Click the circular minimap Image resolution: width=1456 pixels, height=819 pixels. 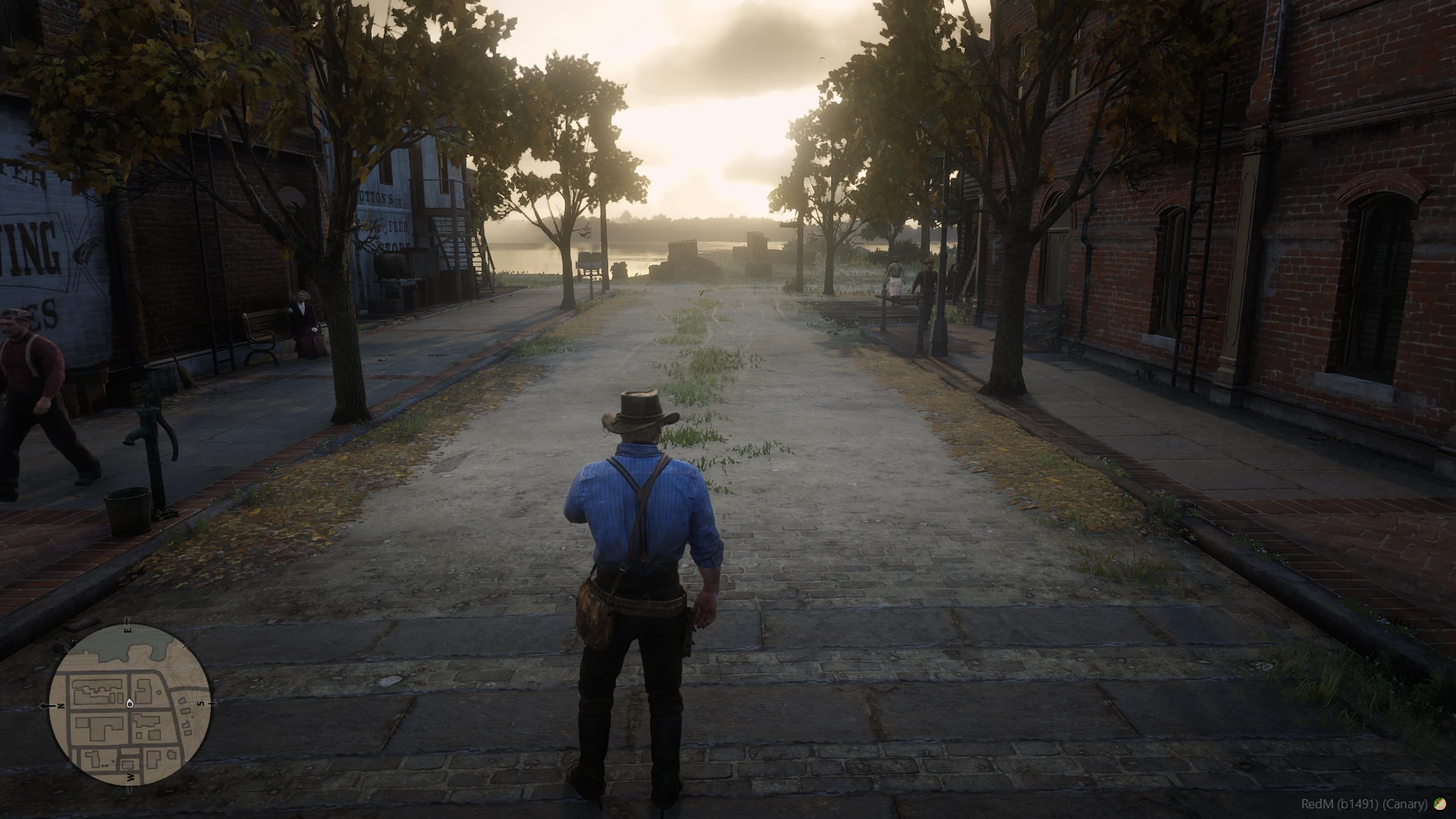[130, 704]
